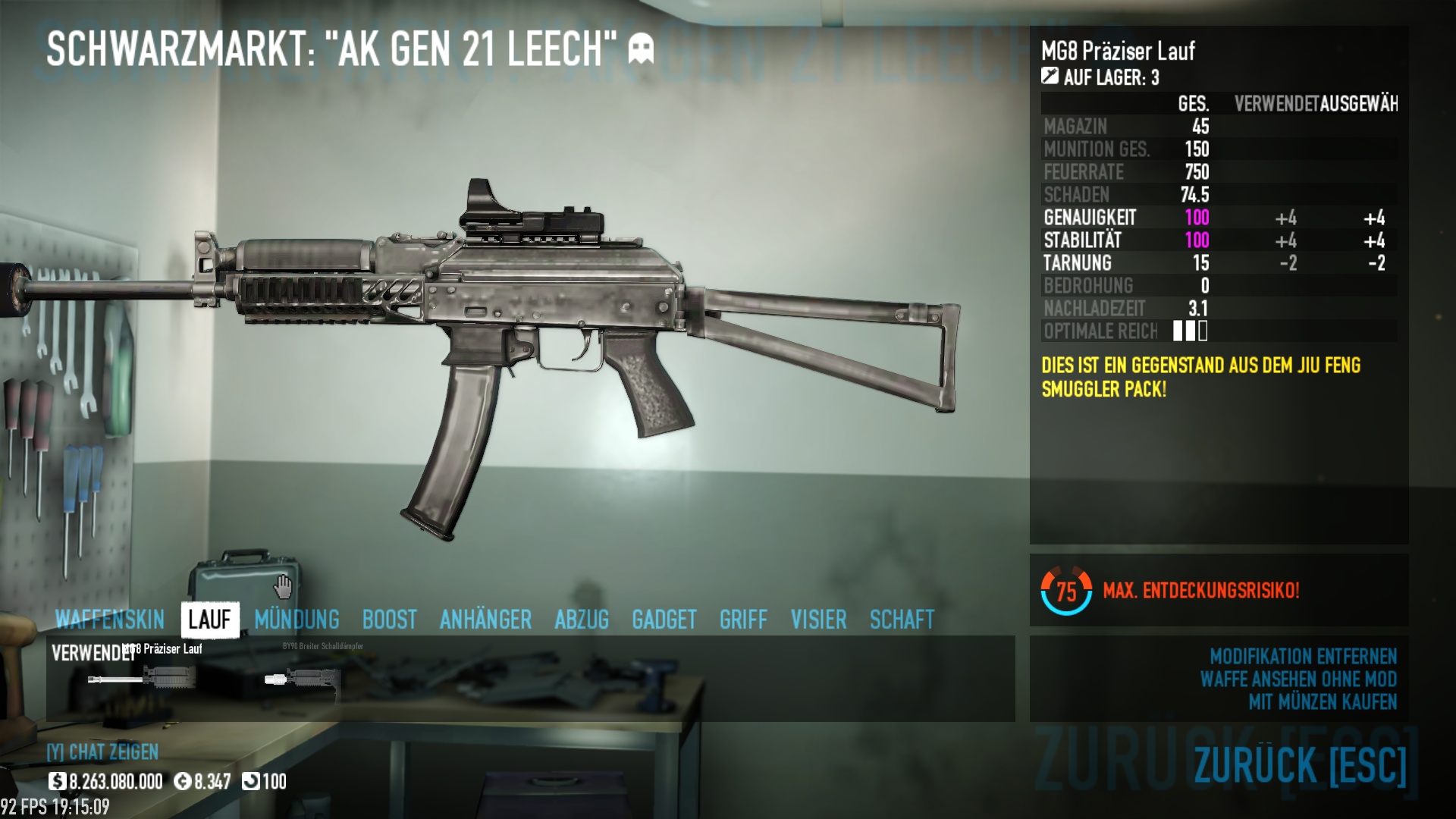Click Mit Münzen kaufen

click(x=1322, y=701)
